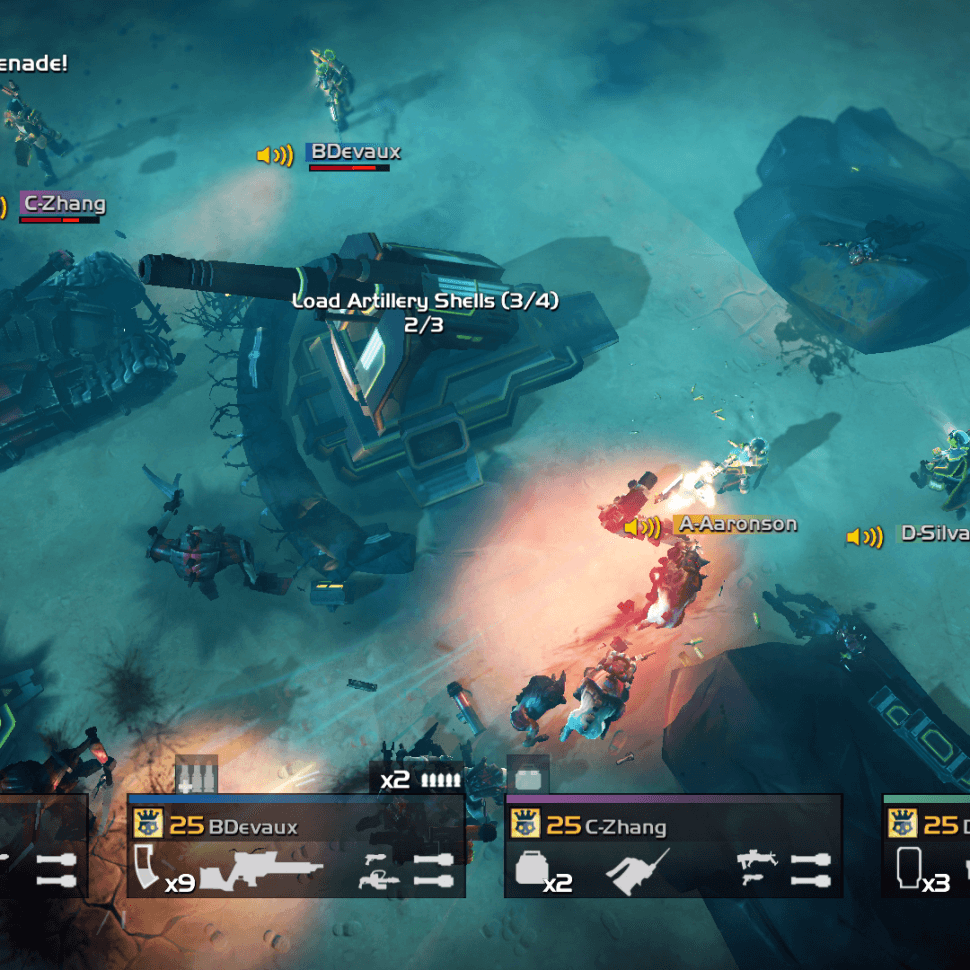Click the rank badge beside BDevaux's name

[x=148, y=824]
